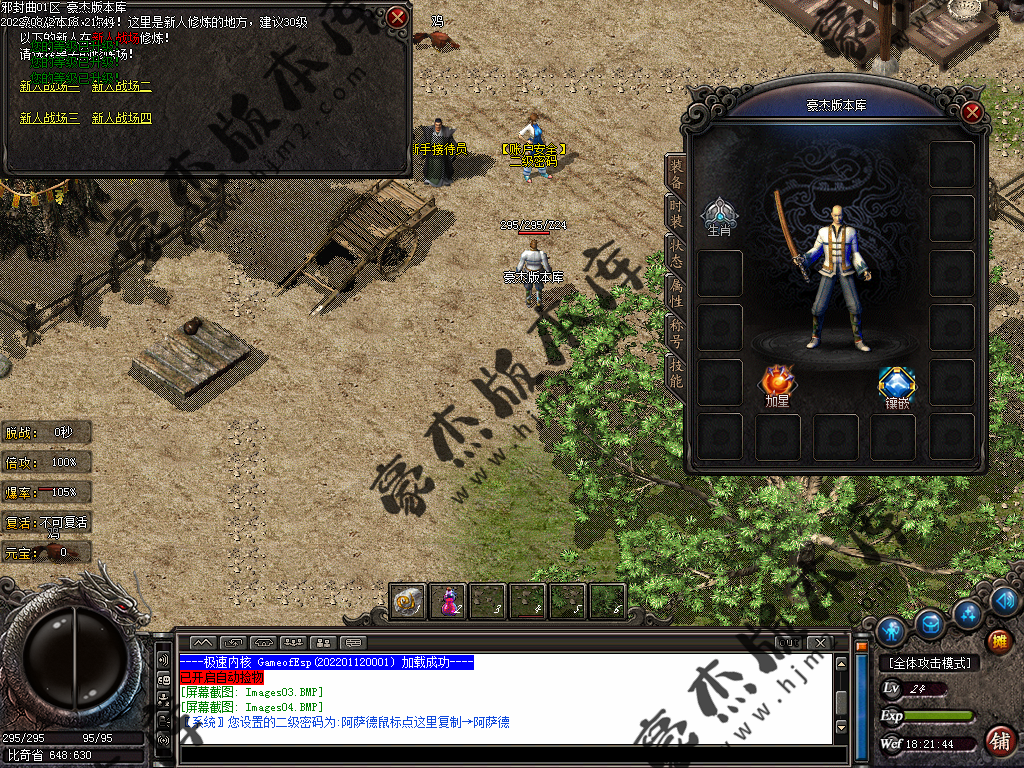Close the character equipment panel
Image resolution: width=1024 pixels, height=768 pixels.
(x=972, y=112)
